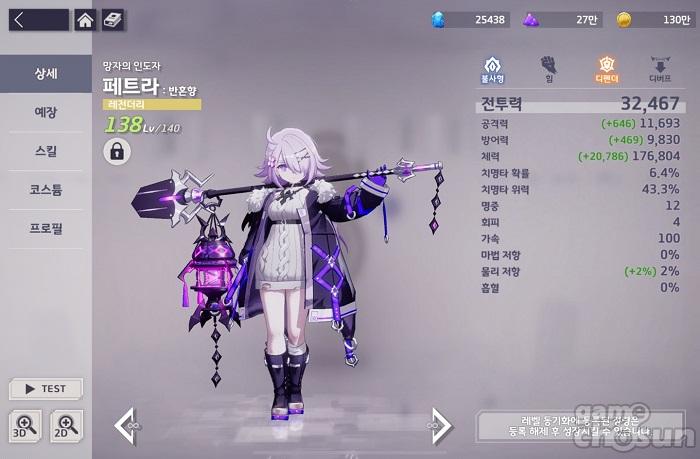Tap the 불사형 trait icon
Viewport: 700px width, 459px height.
pyautogui.click(x=492, y=68)
